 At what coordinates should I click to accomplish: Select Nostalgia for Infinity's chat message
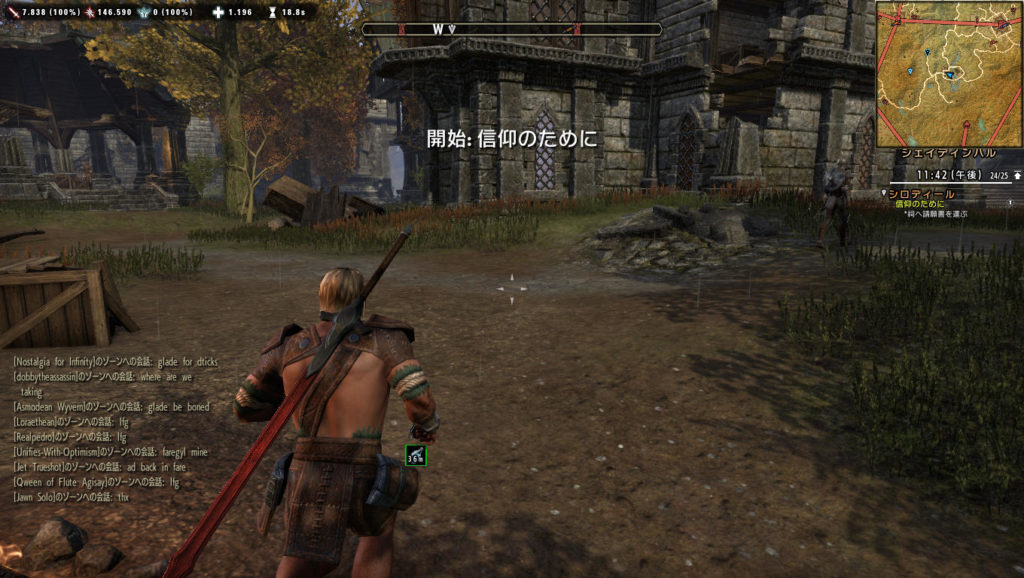(x=115, y=360)
